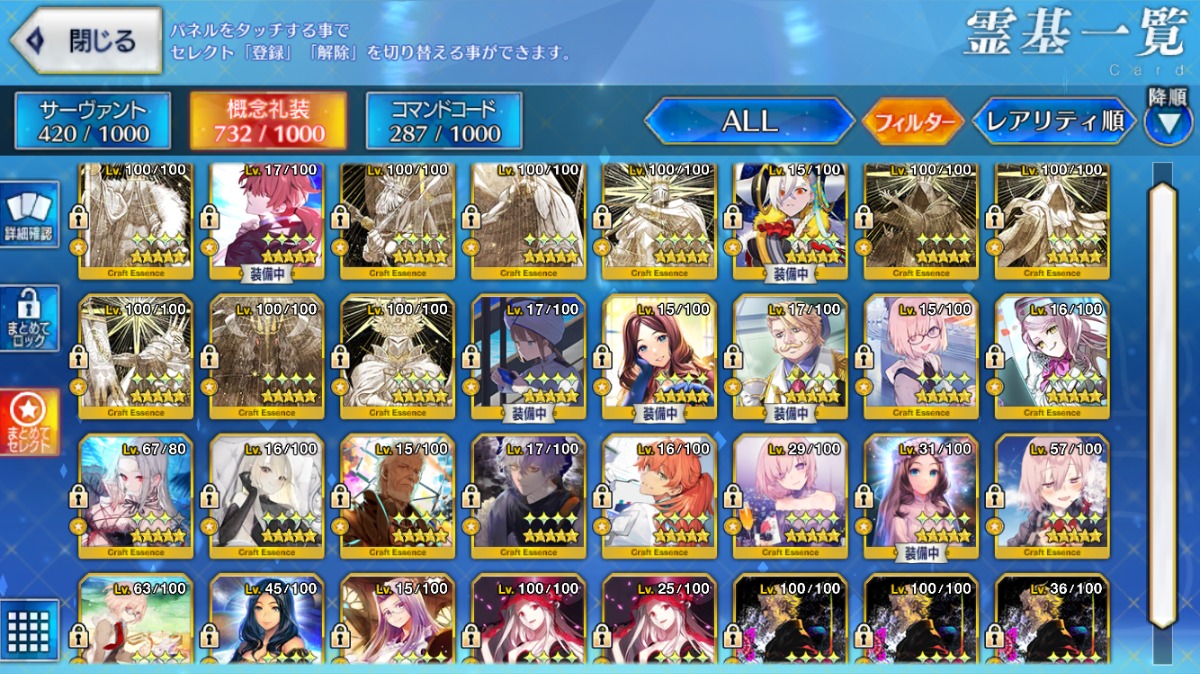The image size is (1200, 674).
Task: Change sorting via レアリティ順 button
Action: (x=1054, y=122)
